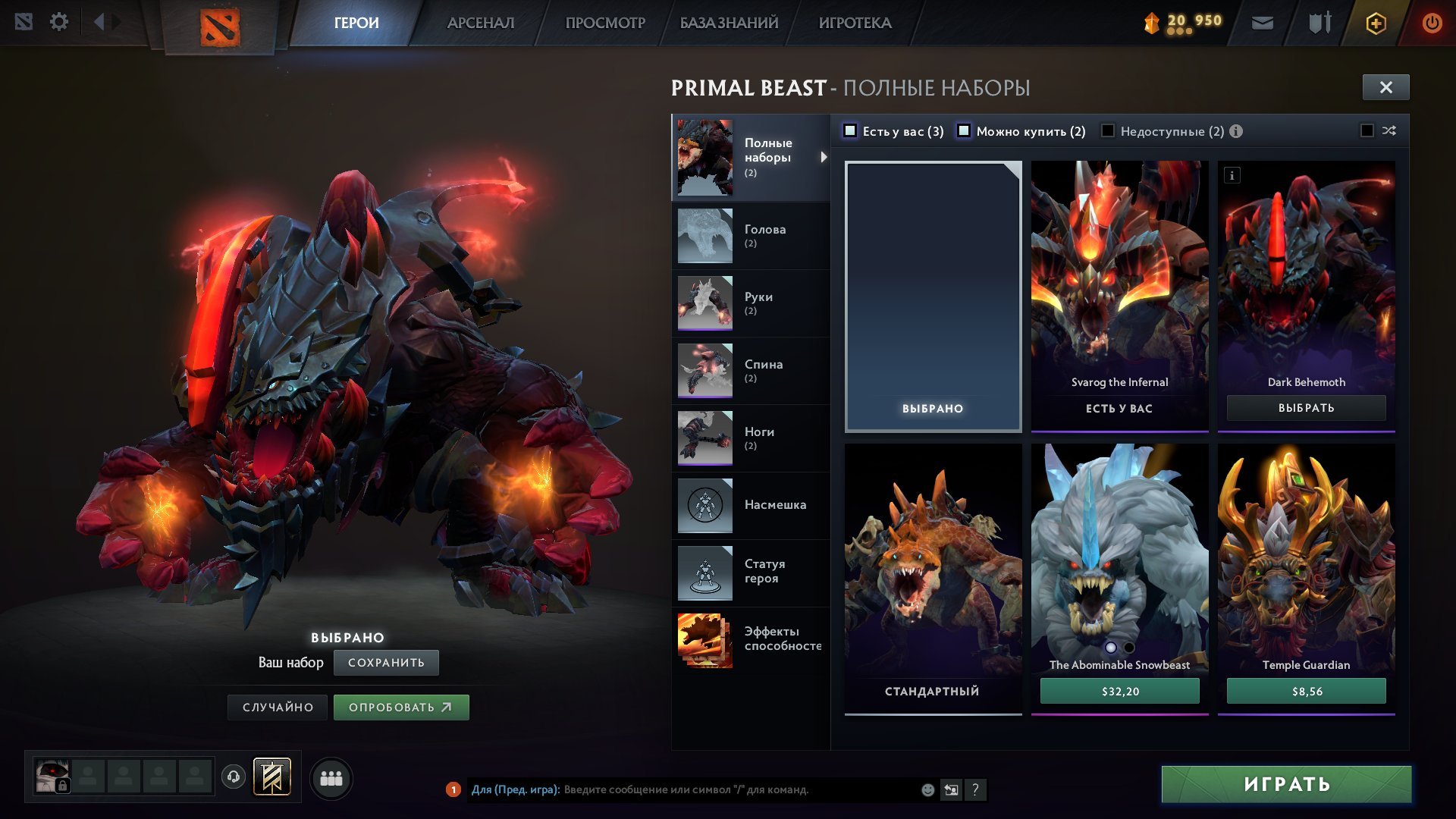This screenshot has width=1456, height=819.
Task: Disable the Можно купить (2) filter
Action: tap(965, 131)
